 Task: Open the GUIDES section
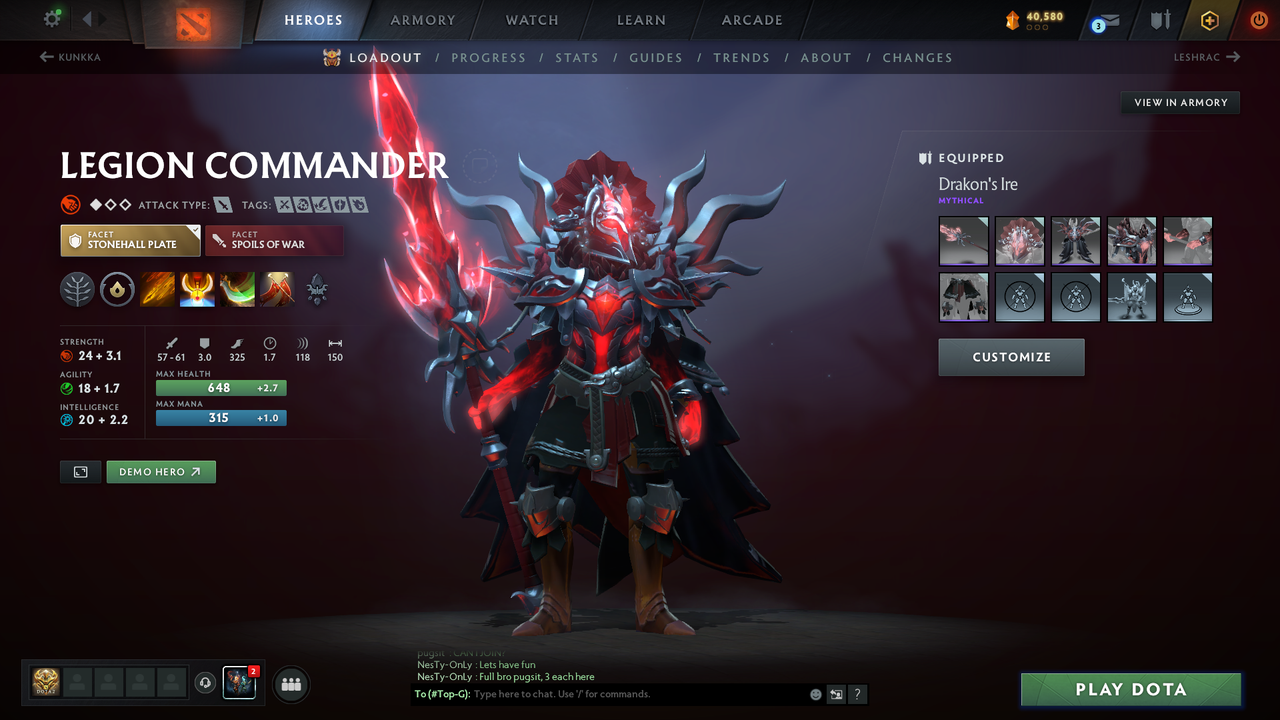(x=656, y=57)
